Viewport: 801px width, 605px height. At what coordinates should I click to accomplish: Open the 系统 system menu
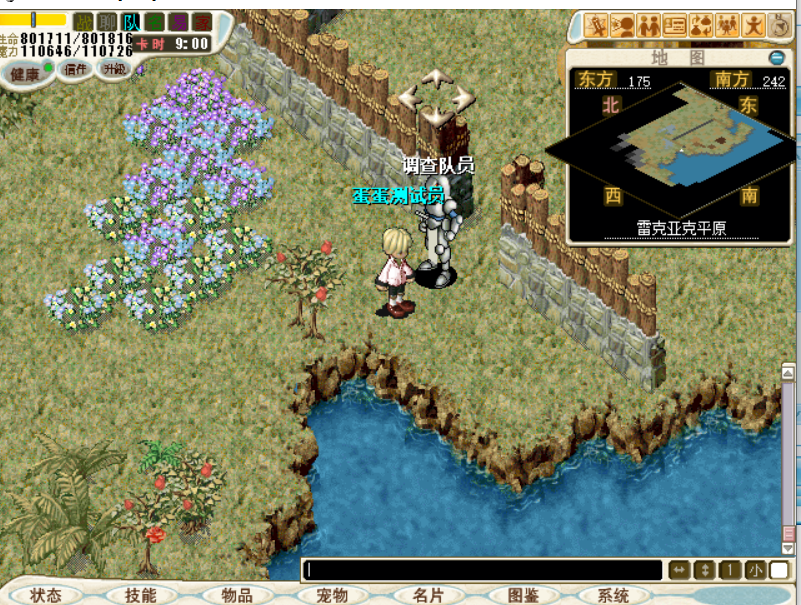pyautogui.click(x=613, y=595)
